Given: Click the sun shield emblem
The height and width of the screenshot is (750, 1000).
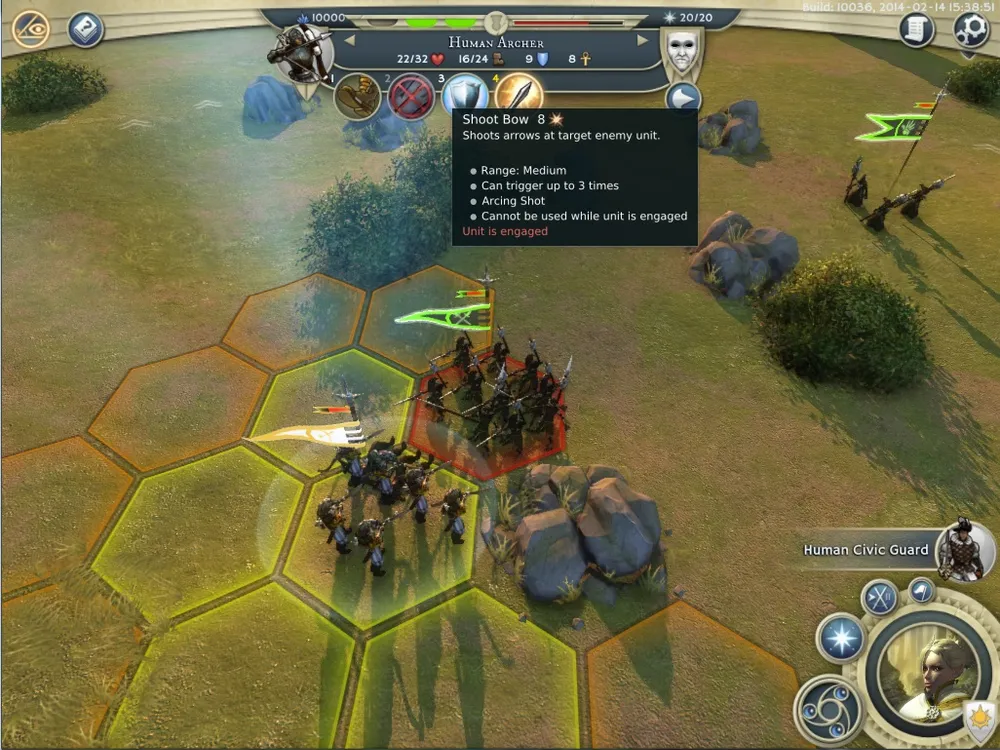Looking at the screenshot, I should point(977,718).
